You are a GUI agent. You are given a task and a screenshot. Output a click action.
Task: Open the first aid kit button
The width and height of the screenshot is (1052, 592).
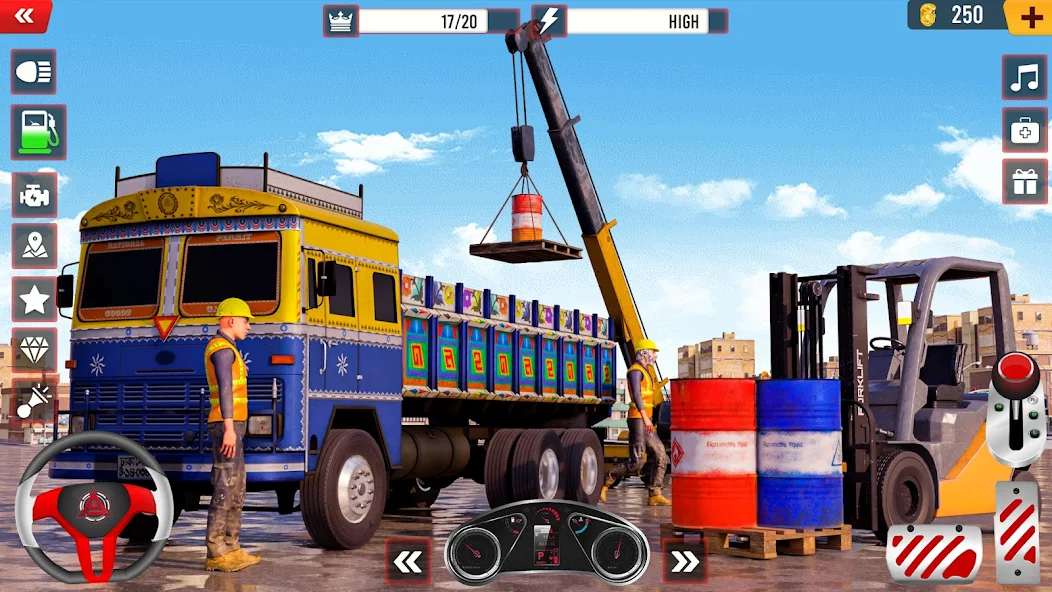click(1025, 130)
